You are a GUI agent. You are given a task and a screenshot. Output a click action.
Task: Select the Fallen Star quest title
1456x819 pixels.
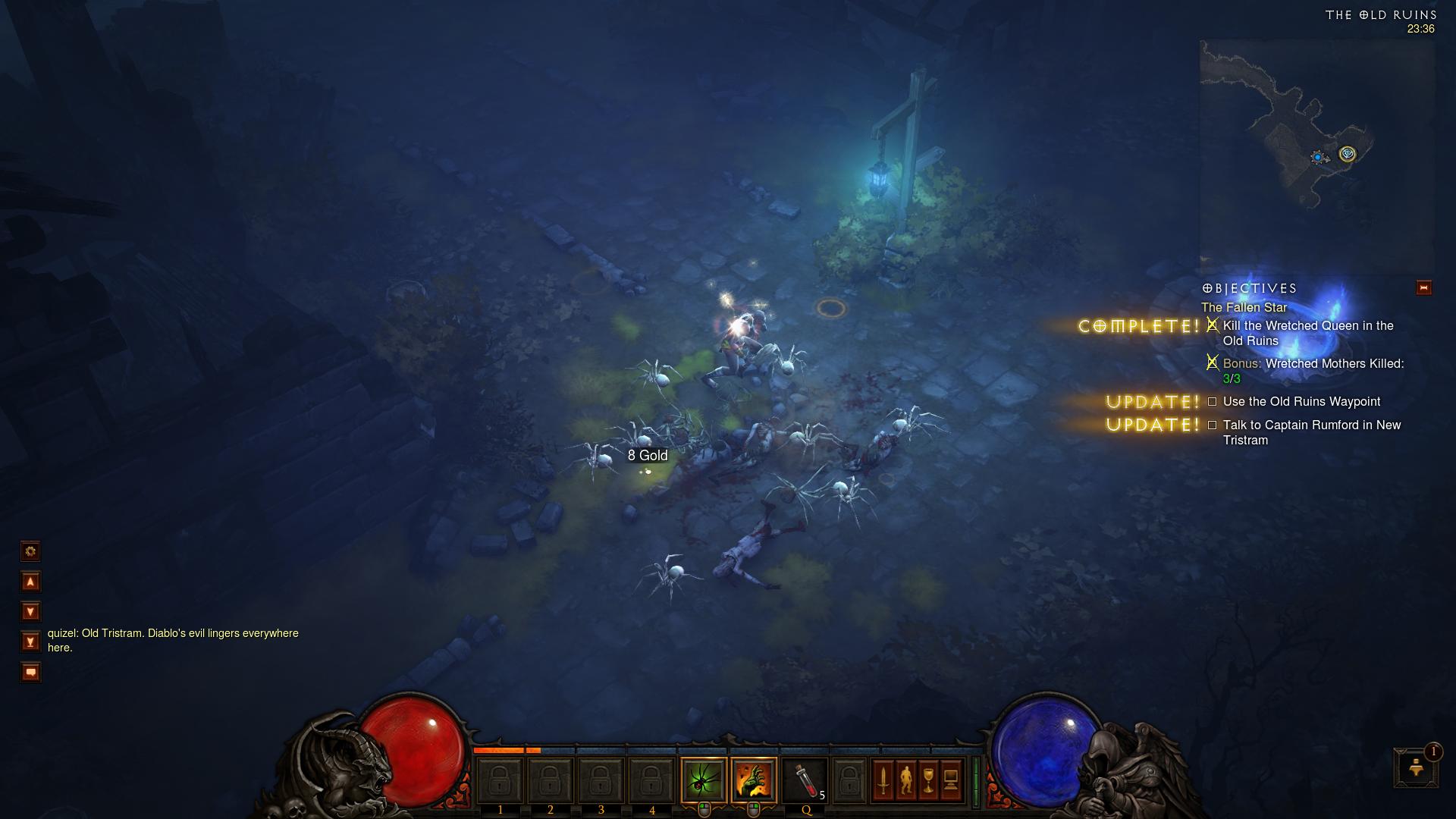[1244, 307]
